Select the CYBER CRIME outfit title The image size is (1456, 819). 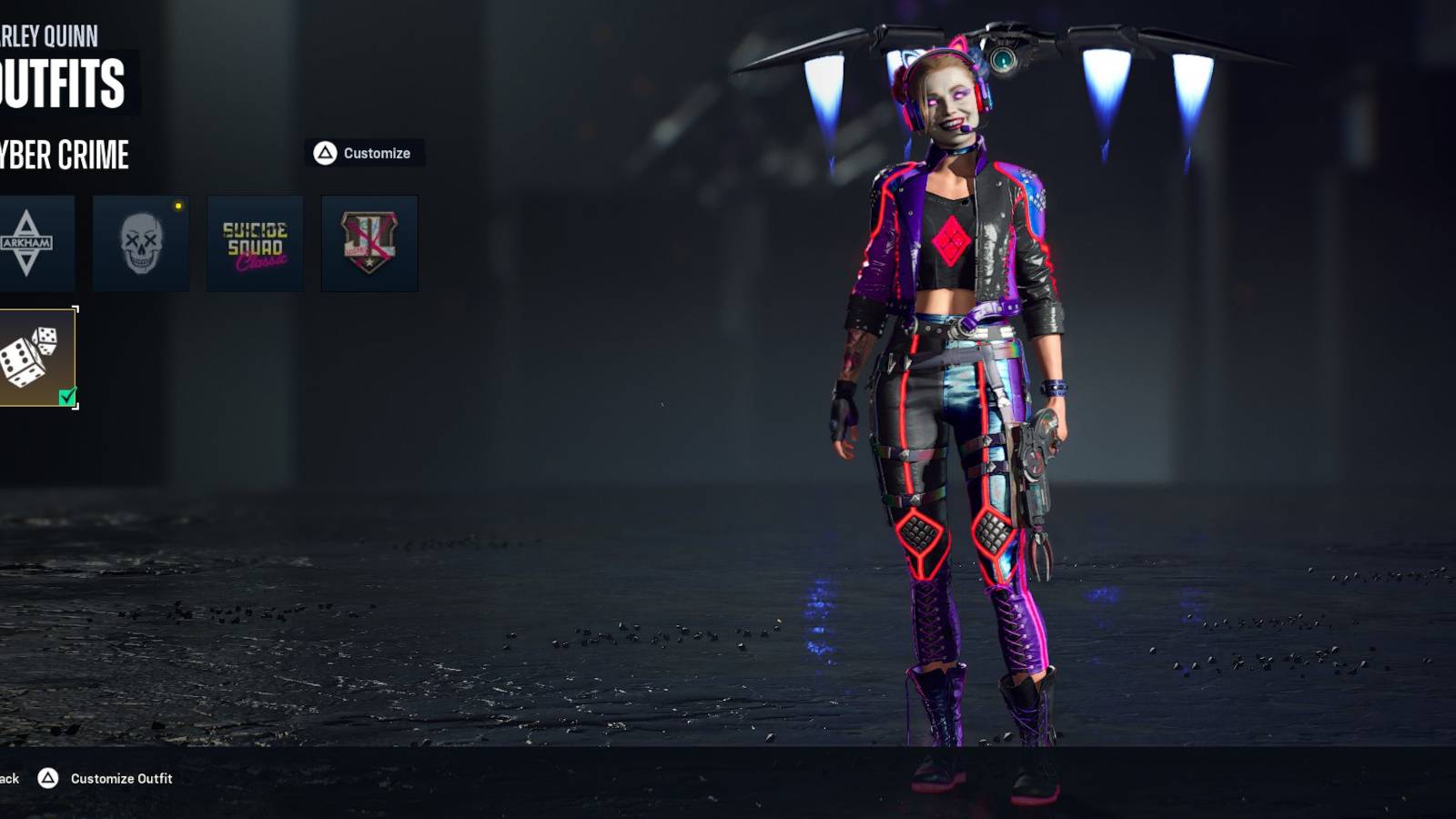pyautogui.click(x=64, y=156)
